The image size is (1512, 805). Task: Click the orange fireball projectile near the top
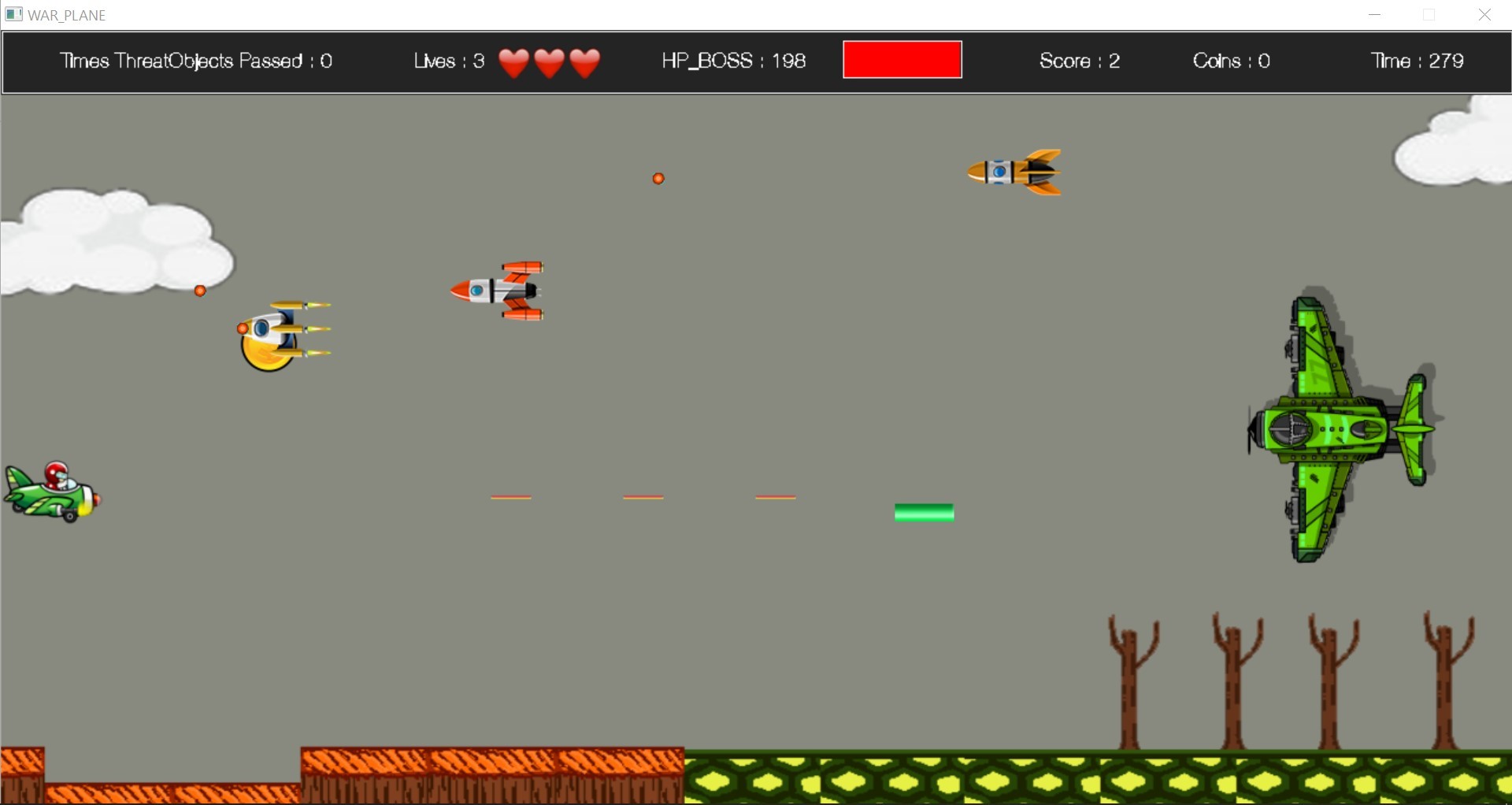pyautogui.click(x=658, y=178)
